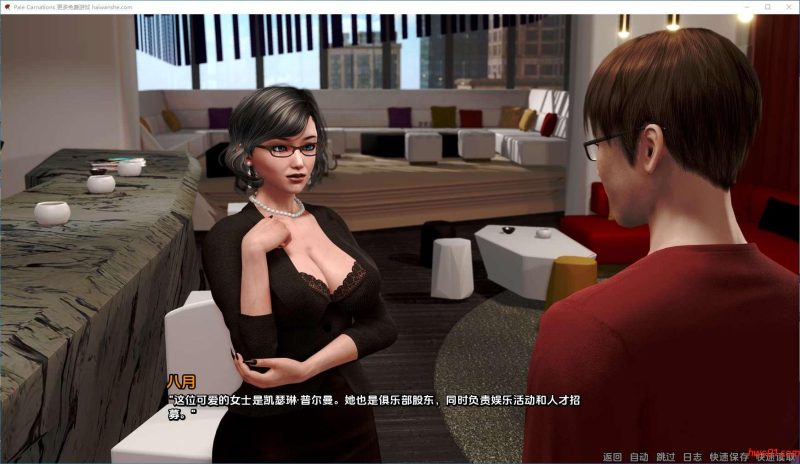The height and width of the screenshot is (464, 800).
Task: Maximize the game window
Action: (x=767, y=6)
